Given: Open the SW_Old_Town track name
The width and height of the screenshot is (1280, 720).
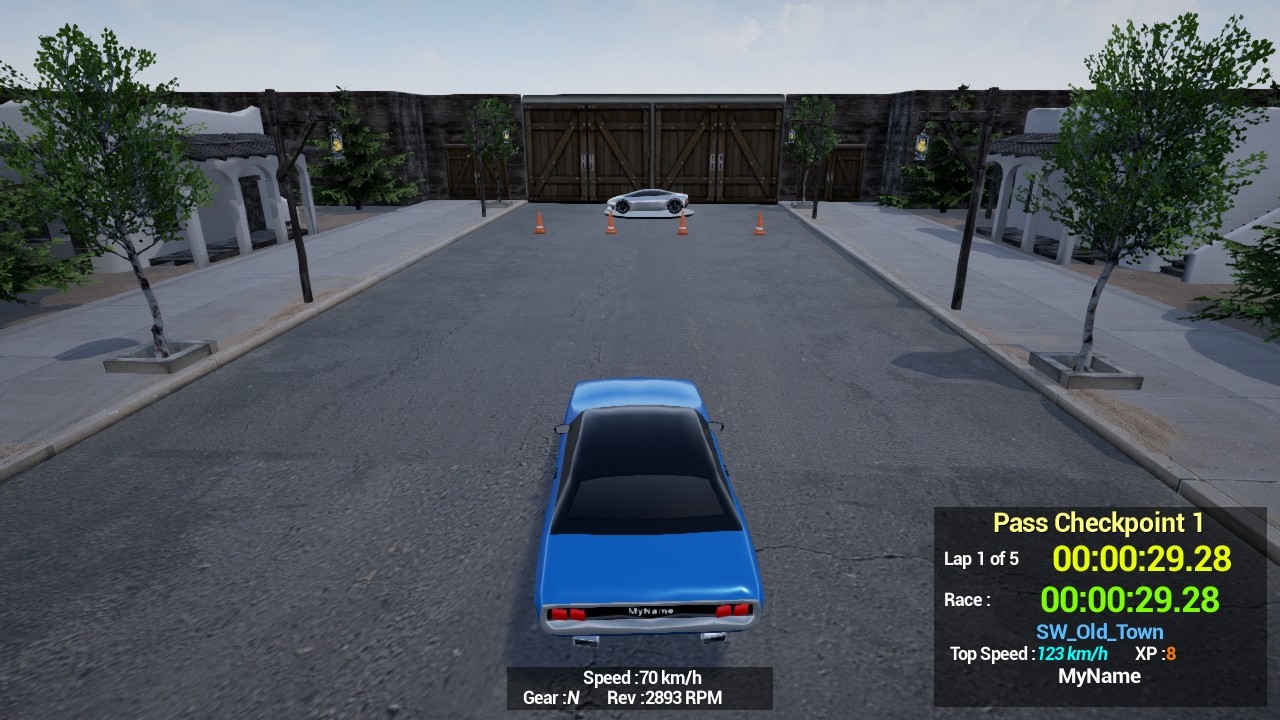Looking at the screenshot, I should click(x=1100, y=631).
